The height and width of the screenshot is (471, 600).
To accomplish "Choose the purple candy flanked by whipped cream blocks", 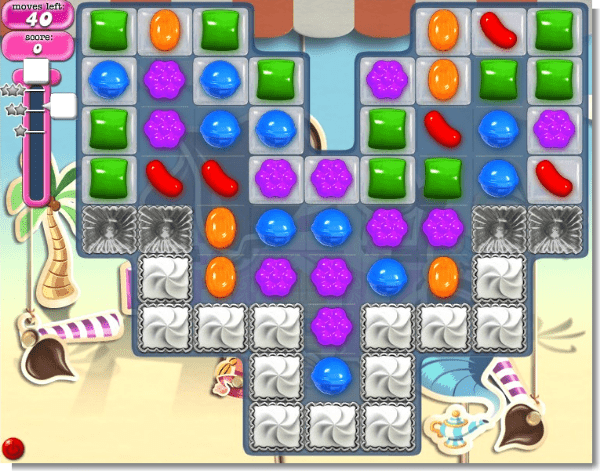I will click(x=330, y=323).
